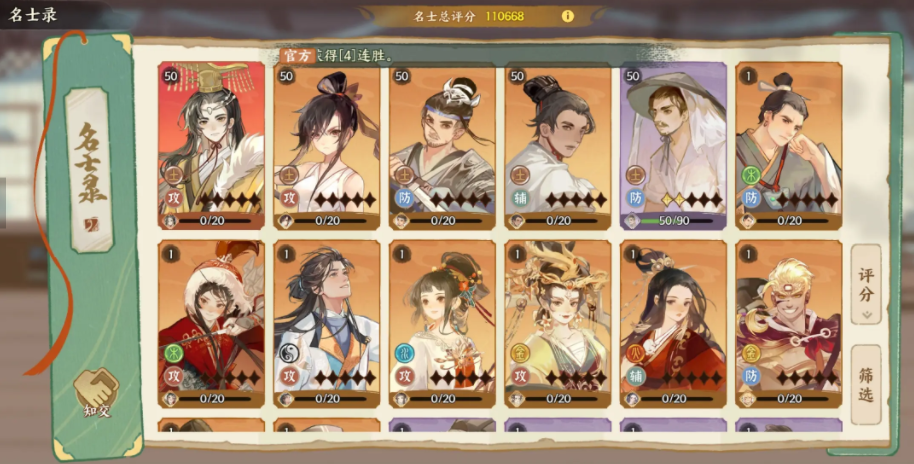
Task: Show info for the total score
Action: (x=568, y=16)
